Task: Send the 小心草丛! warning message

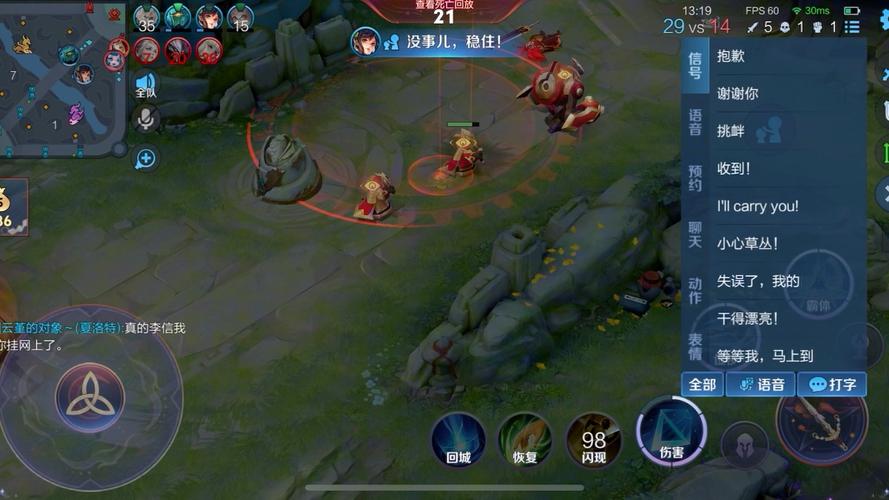Action: [747, 243]
